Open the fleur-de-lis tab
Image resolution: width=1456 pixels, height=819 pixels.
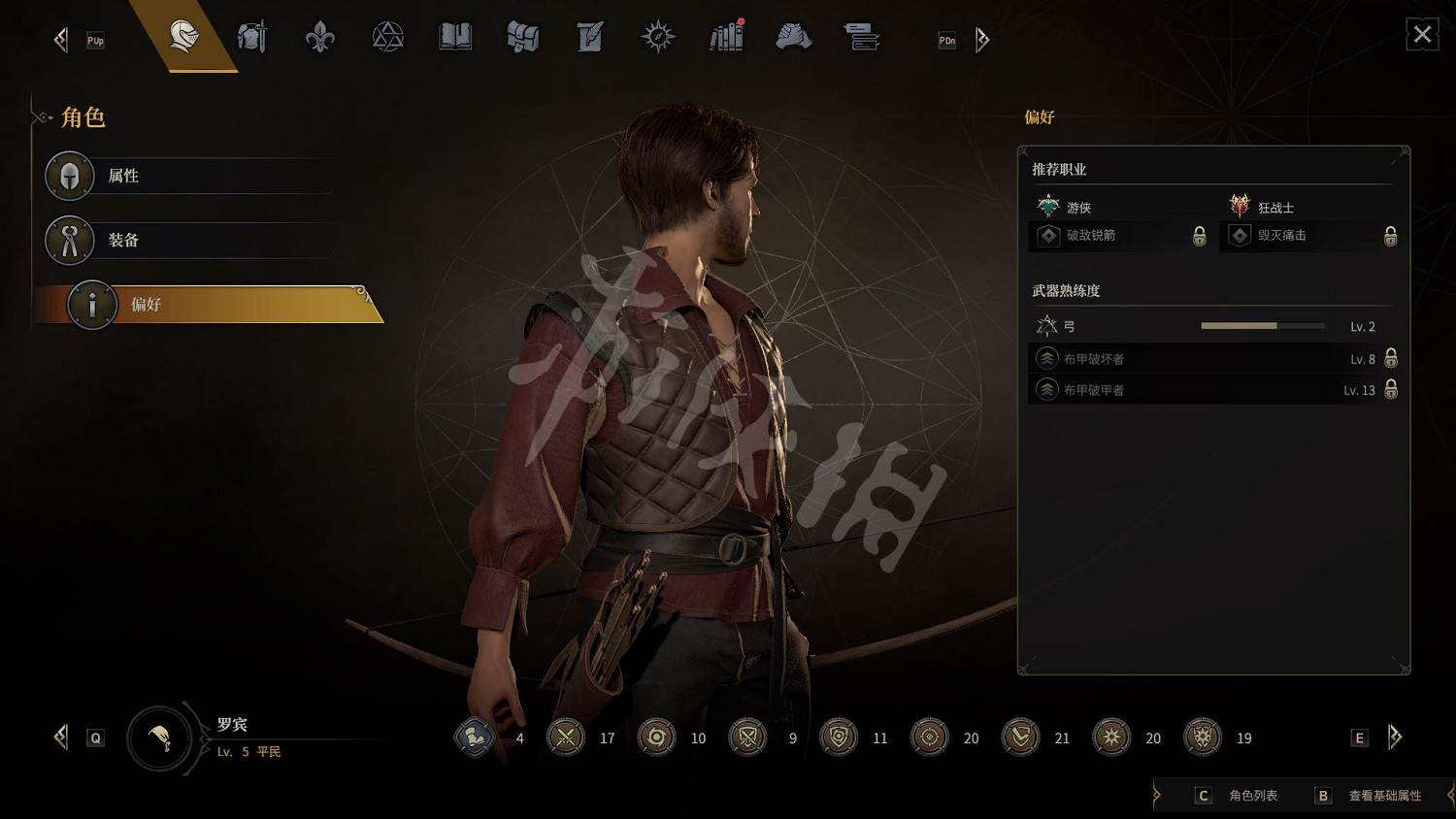(x=319, y=38)
